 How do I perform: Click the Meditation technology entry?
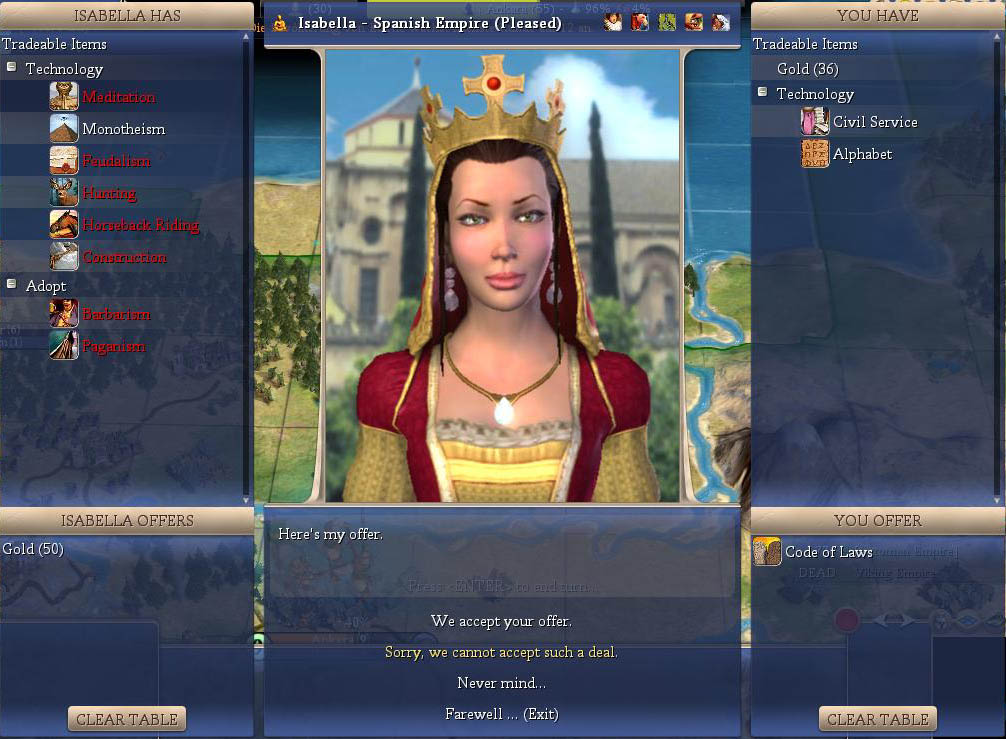[x=118, y=97]
